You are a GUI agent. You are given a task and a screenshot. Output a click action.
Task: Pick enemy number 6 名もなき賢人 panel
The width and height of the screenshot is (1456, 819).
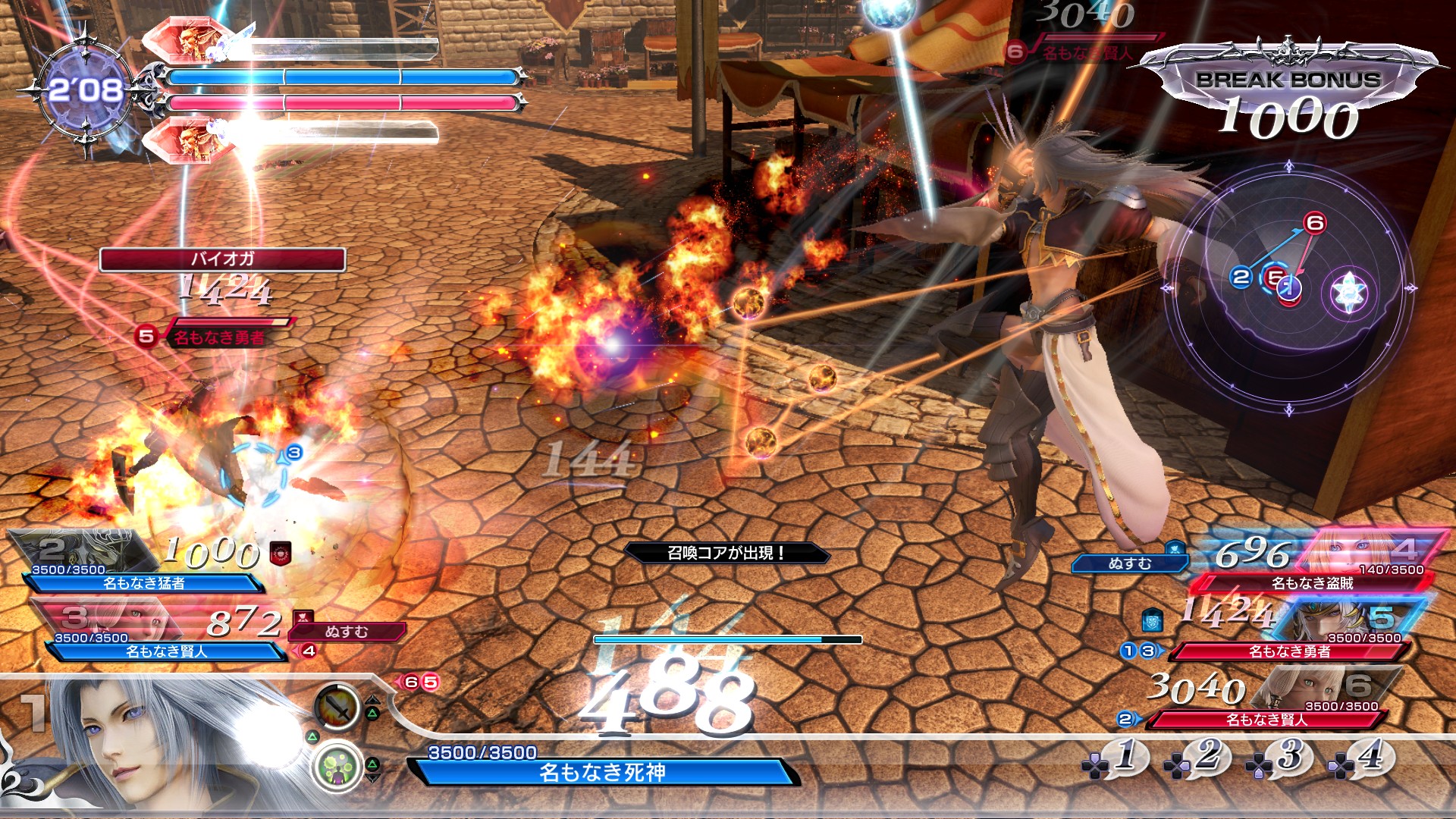pos(1266,719)
